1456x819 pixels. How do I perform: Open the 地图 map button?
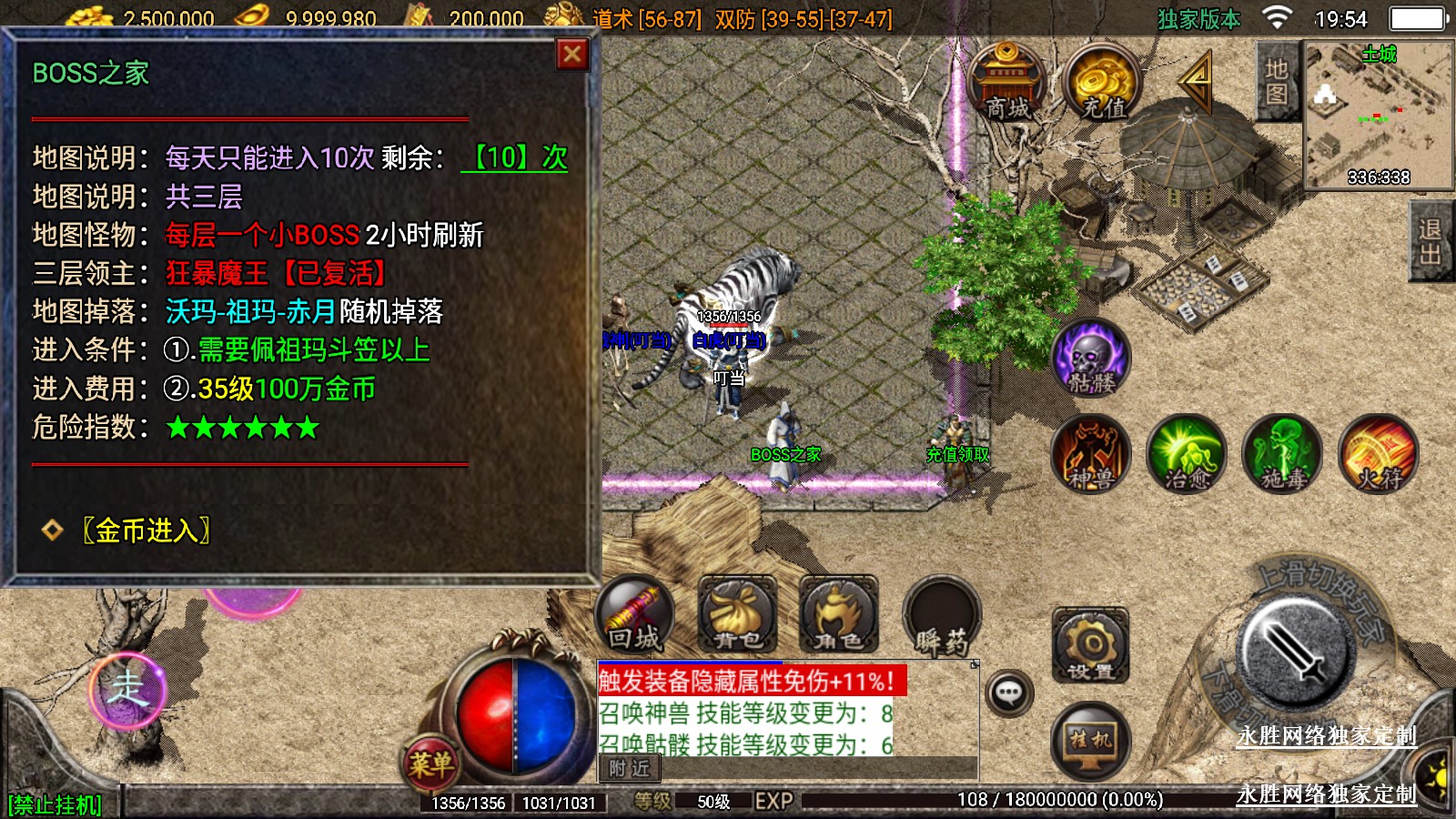tap(1276, 82)
